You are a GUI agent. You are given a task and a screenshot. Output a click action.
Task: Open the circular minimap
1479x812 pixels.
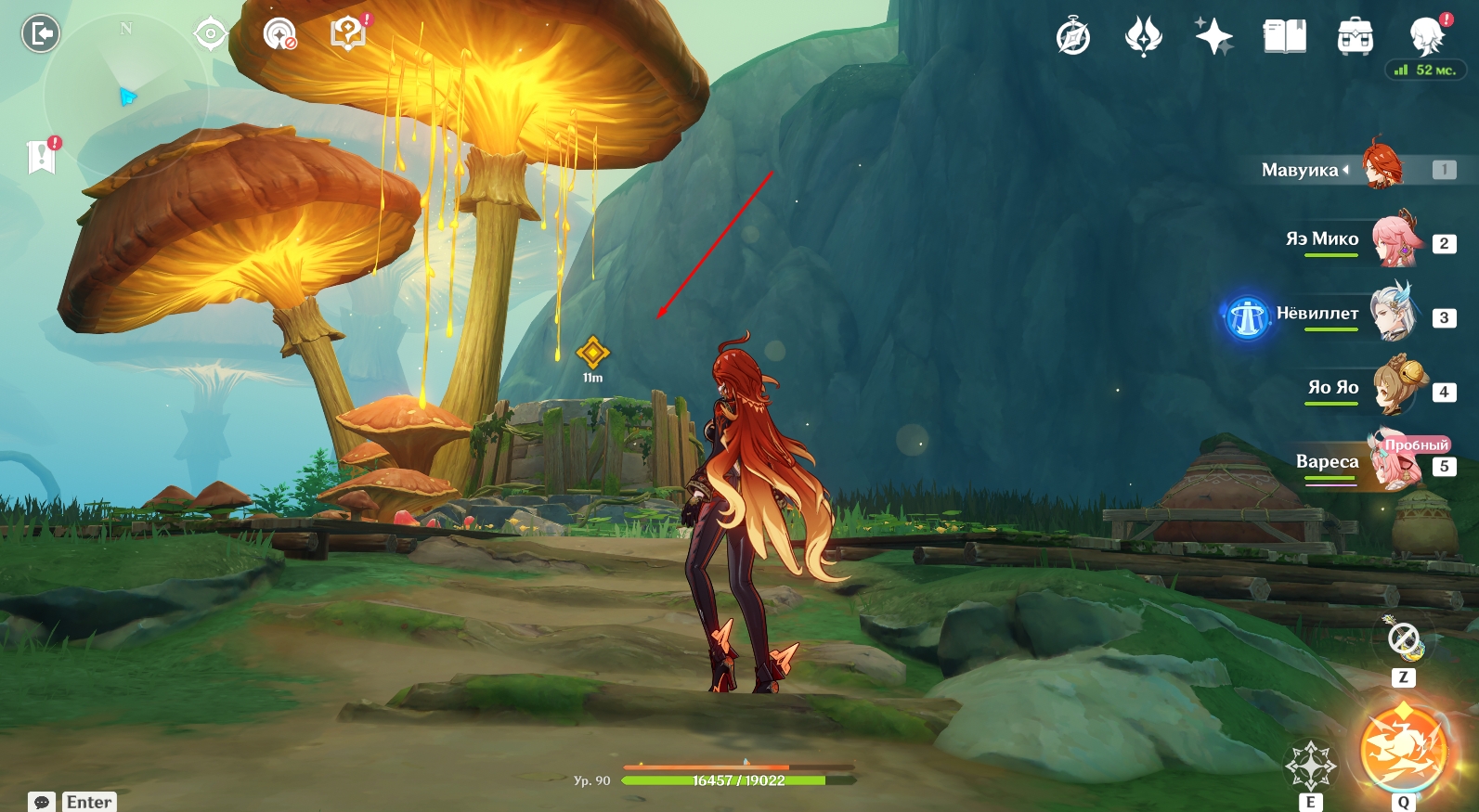pos(126,93)
